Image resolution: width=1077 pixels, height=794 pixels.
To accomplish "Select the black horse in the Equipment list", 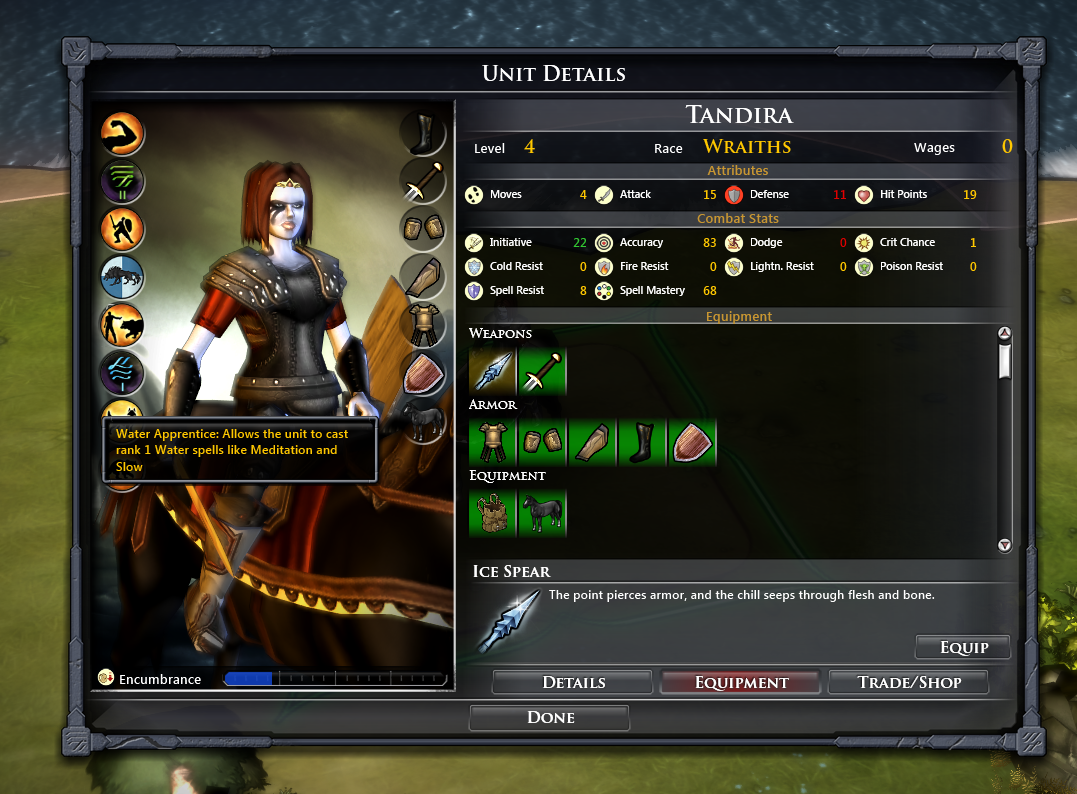I will coord(543,512).
